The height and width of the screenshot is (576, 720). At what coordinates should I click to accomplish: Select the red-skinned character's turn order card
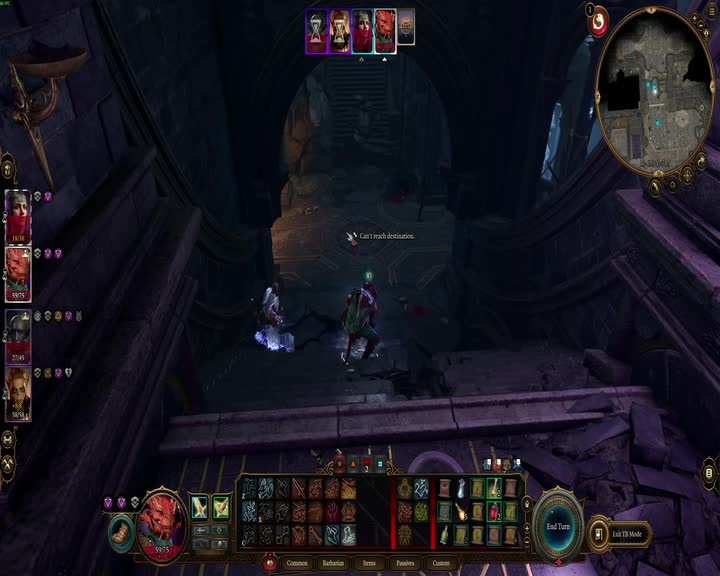point(385,30)
